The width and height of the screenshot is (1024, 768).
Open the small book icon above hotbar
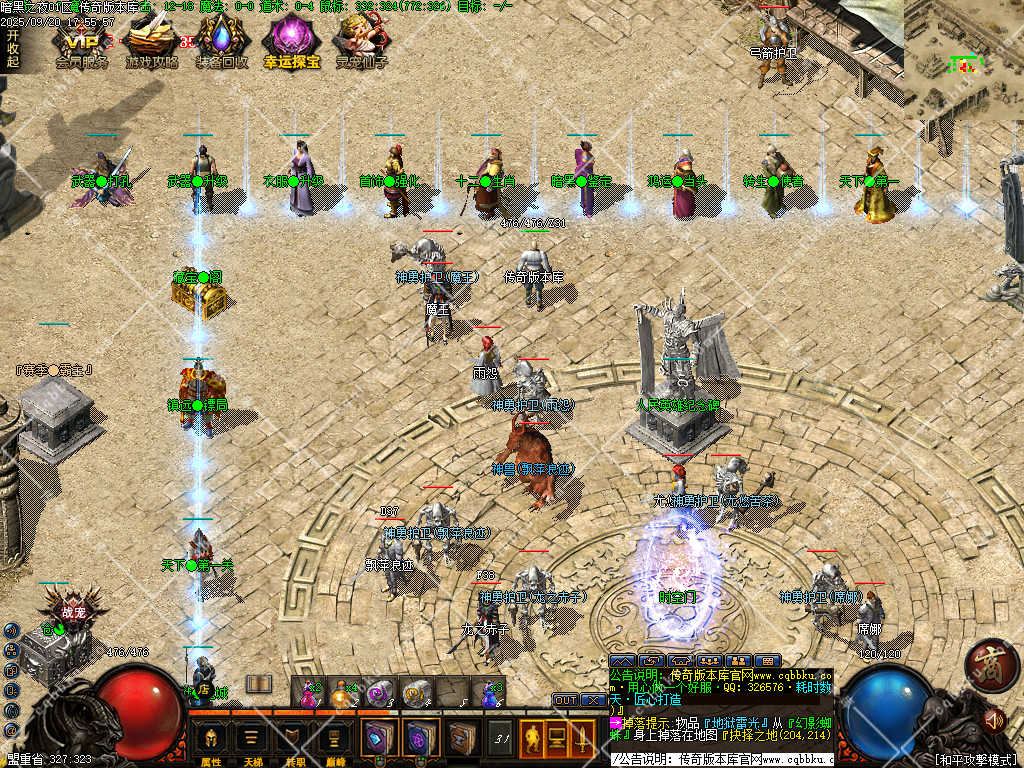259,684
